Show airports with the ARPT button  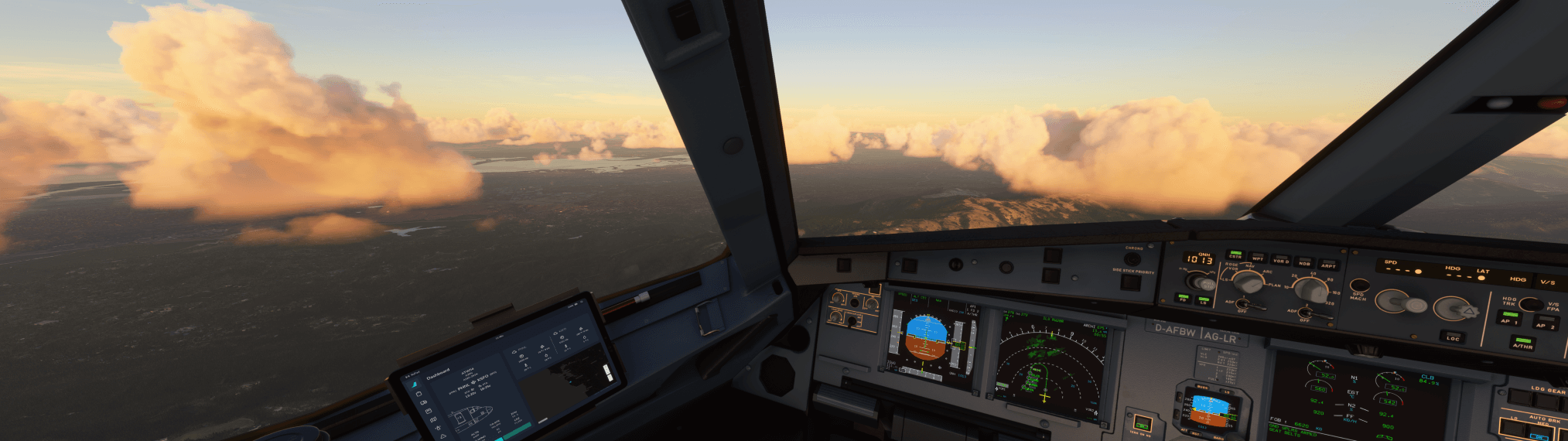coord(1328,264)
